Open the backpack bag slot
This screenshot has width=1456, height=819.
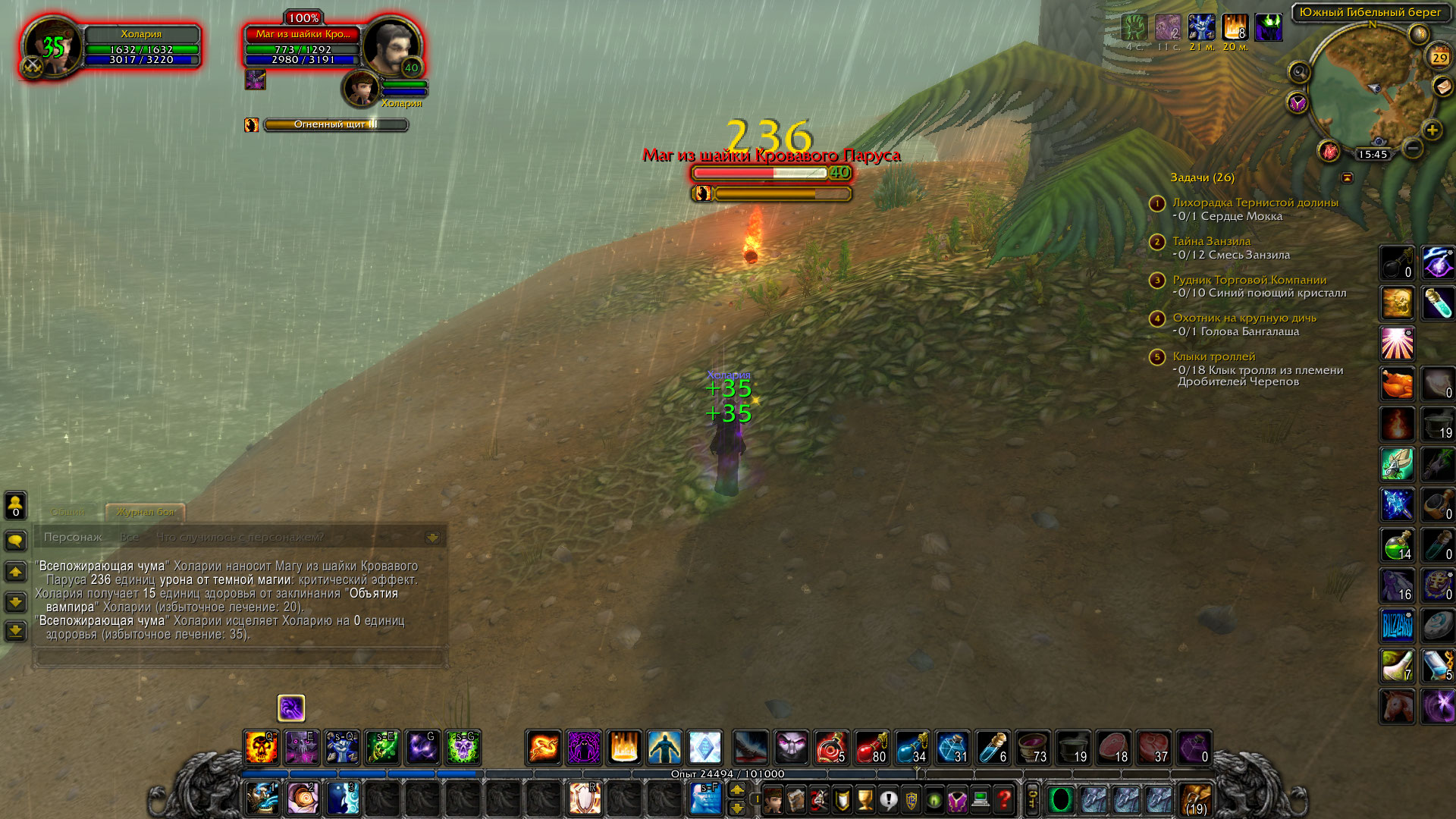(1196, 799)
